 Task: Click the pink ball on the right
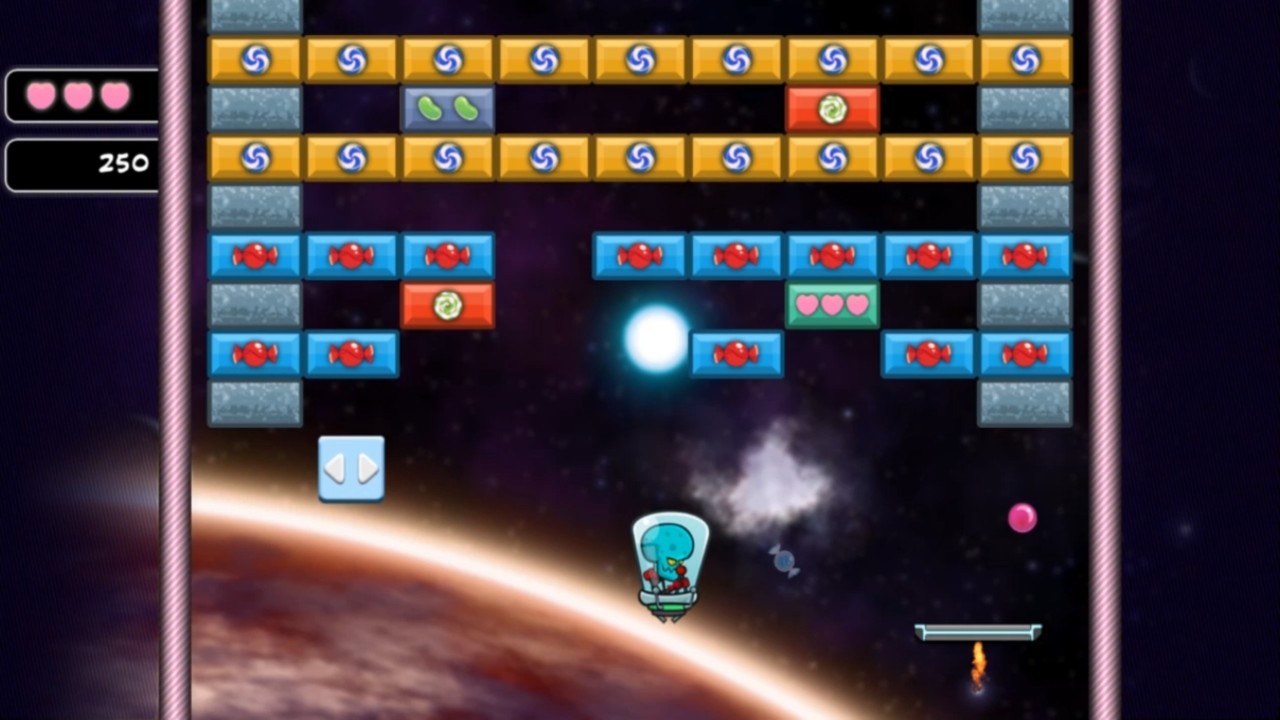1022,517
